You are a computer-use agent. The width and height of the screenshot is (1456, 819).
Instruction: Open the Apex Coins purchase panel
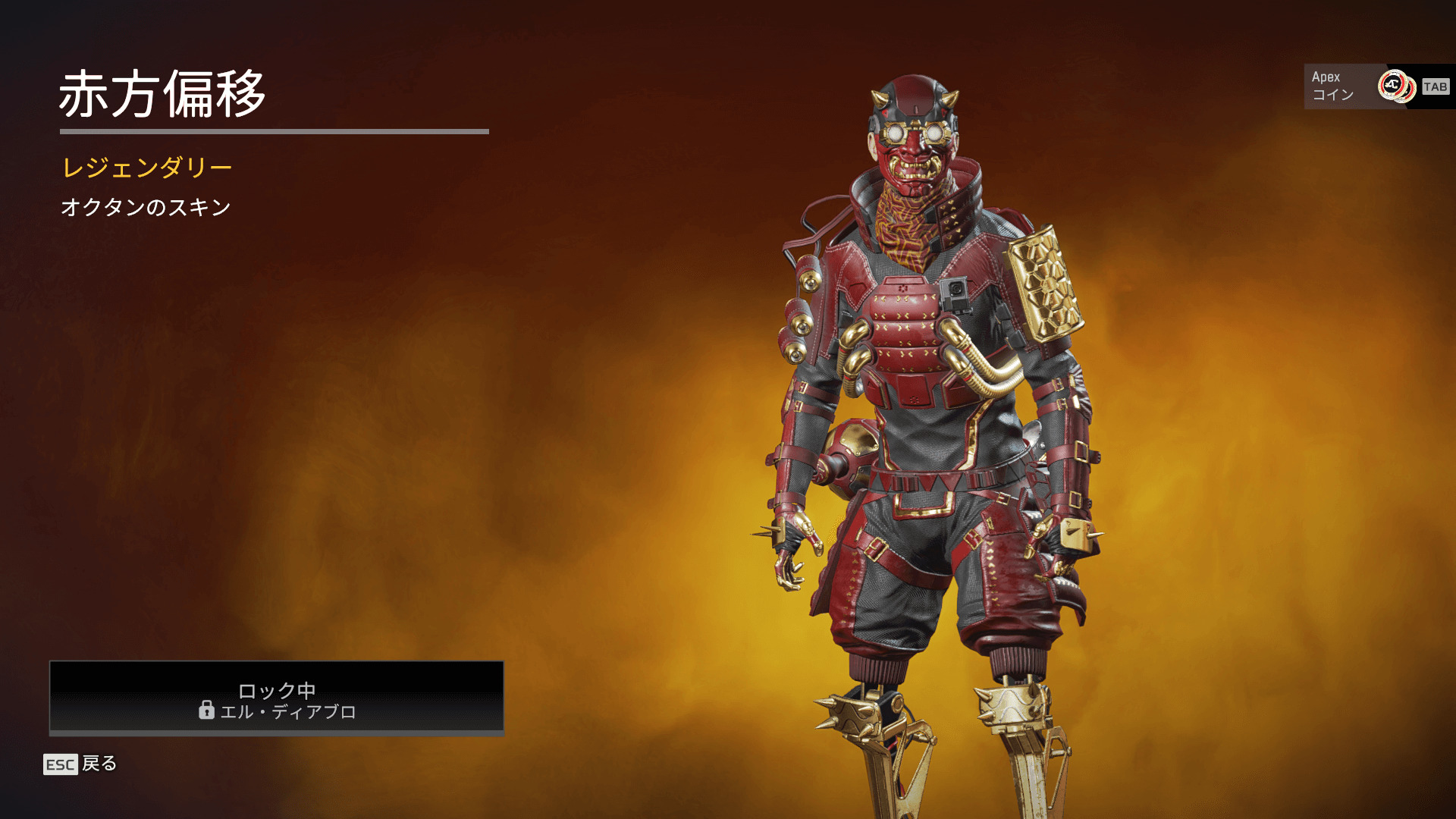1376,86
